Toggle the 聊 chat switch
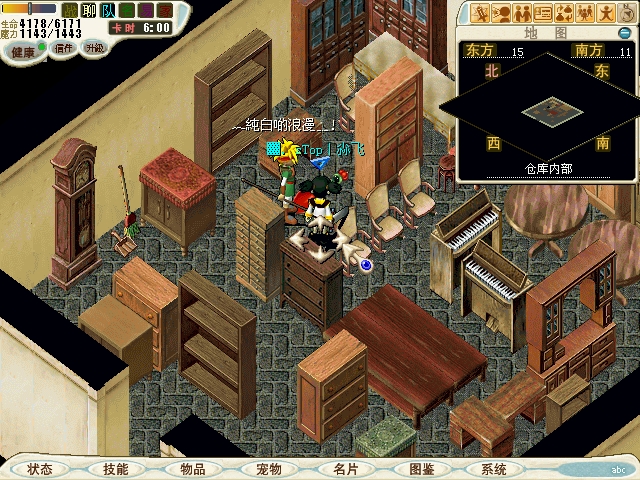 tap(89, 9)
